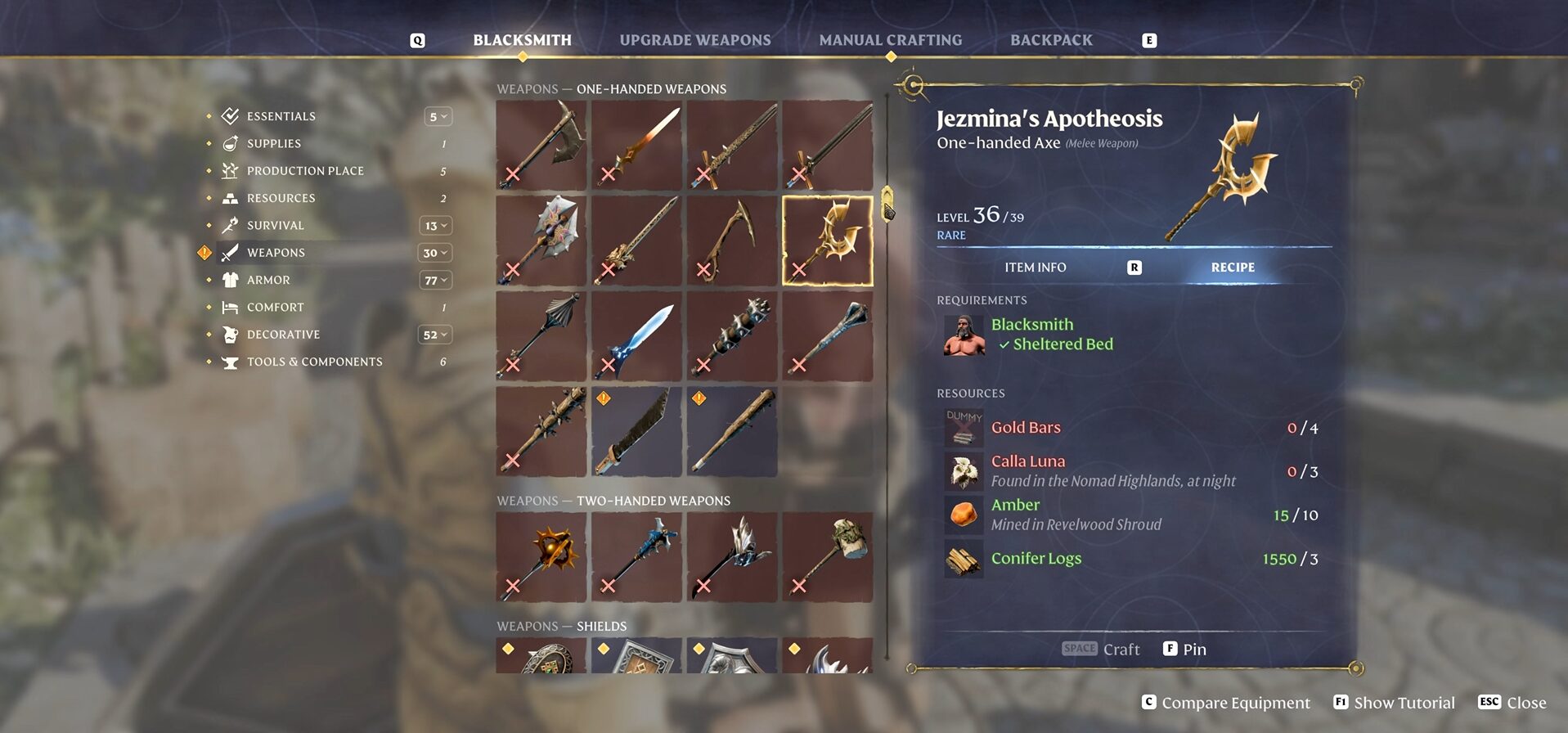Image resolution: width=1568 pixels, height=733 pixels.
Task: Show the Resources category
Action: point(281,198)
